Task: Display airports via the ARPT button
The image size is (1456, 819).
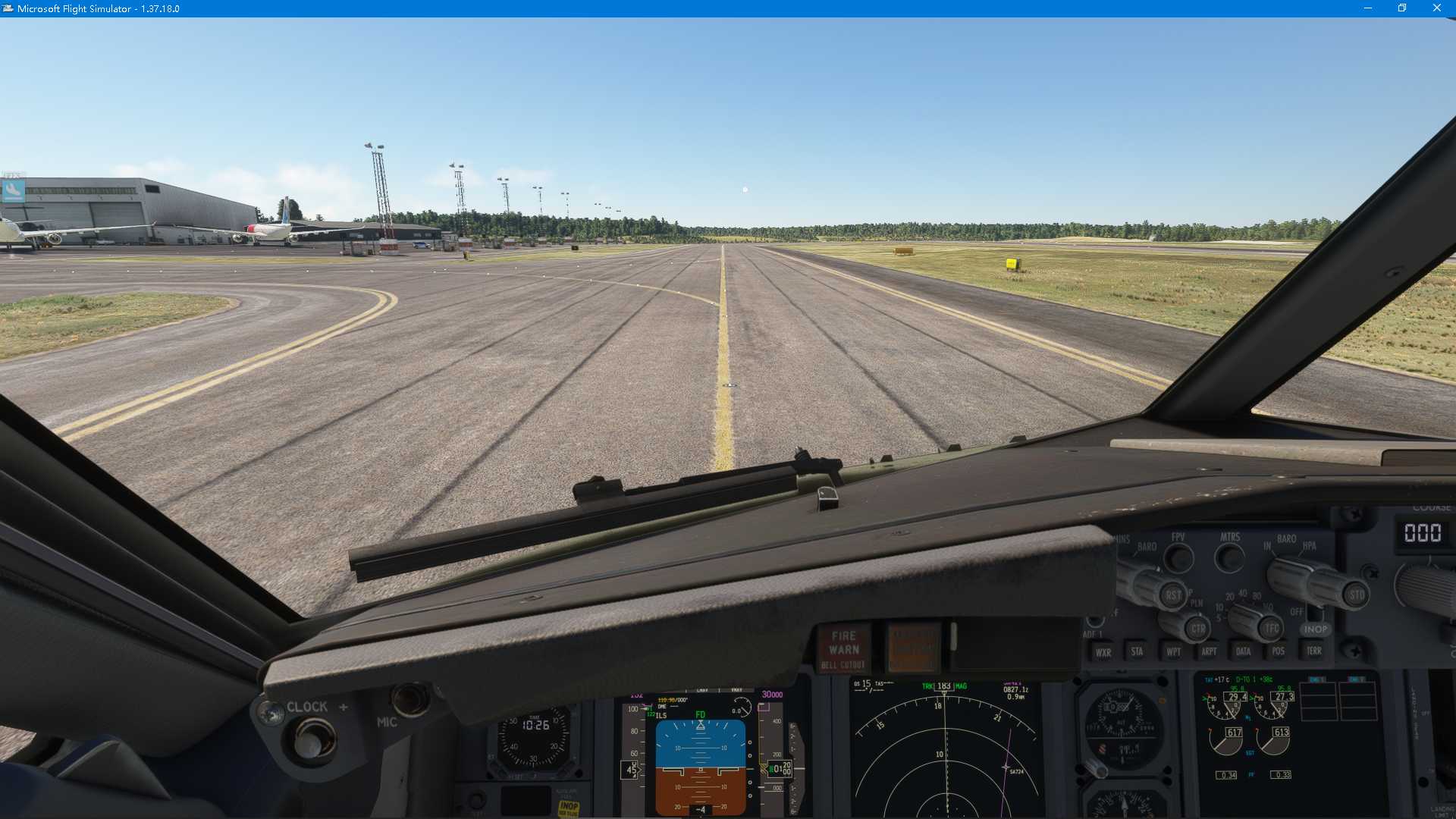Action: (1210, 652)
